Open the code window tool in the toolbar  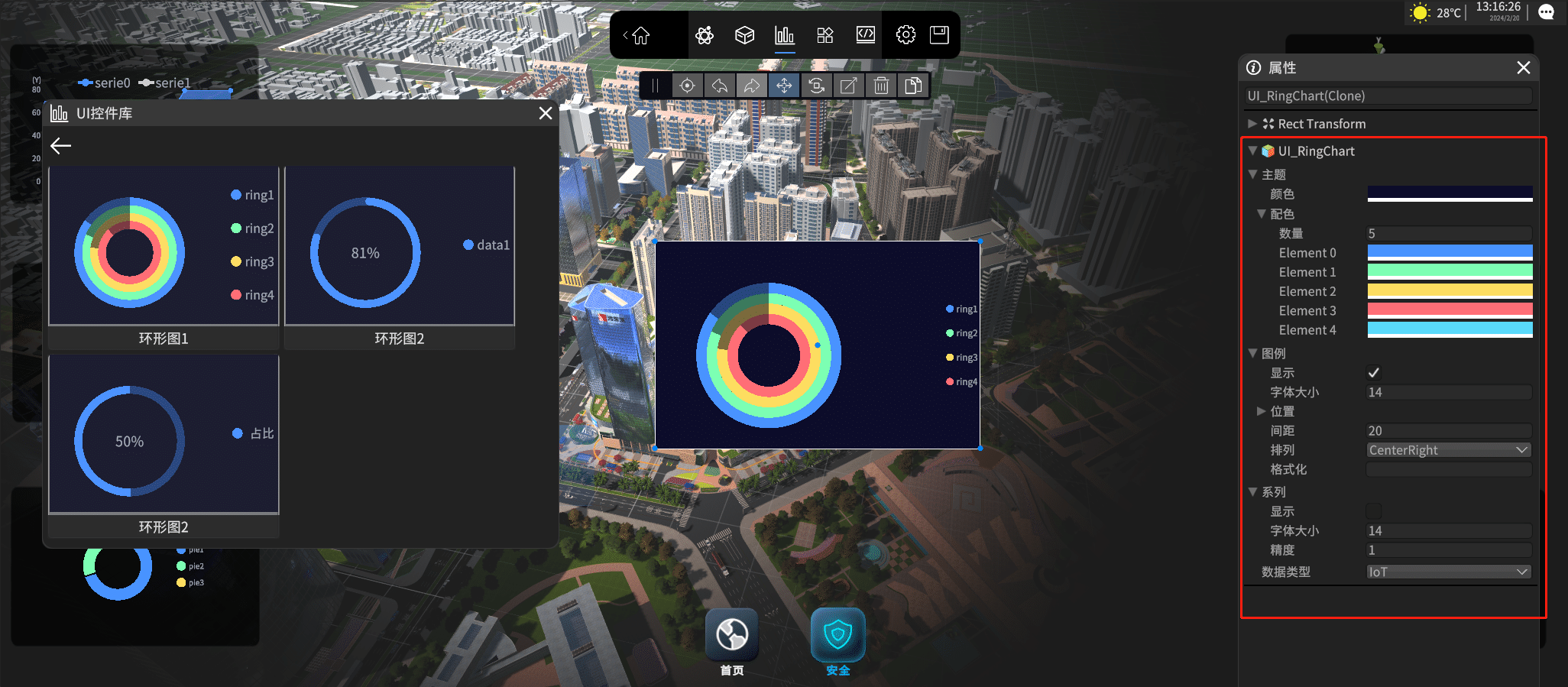pos(865,35)
